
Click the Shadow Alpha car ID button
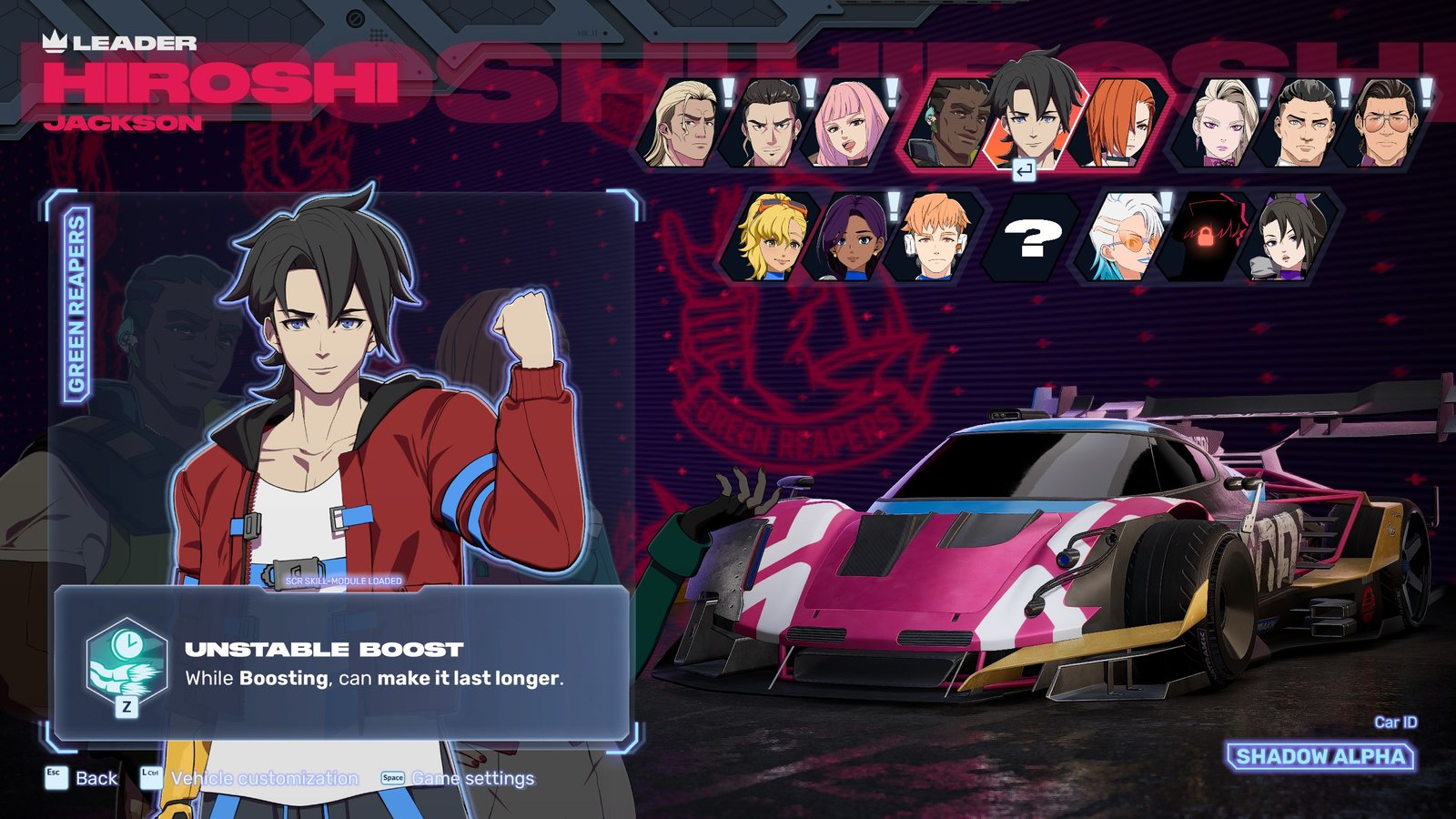(1319, 756)
